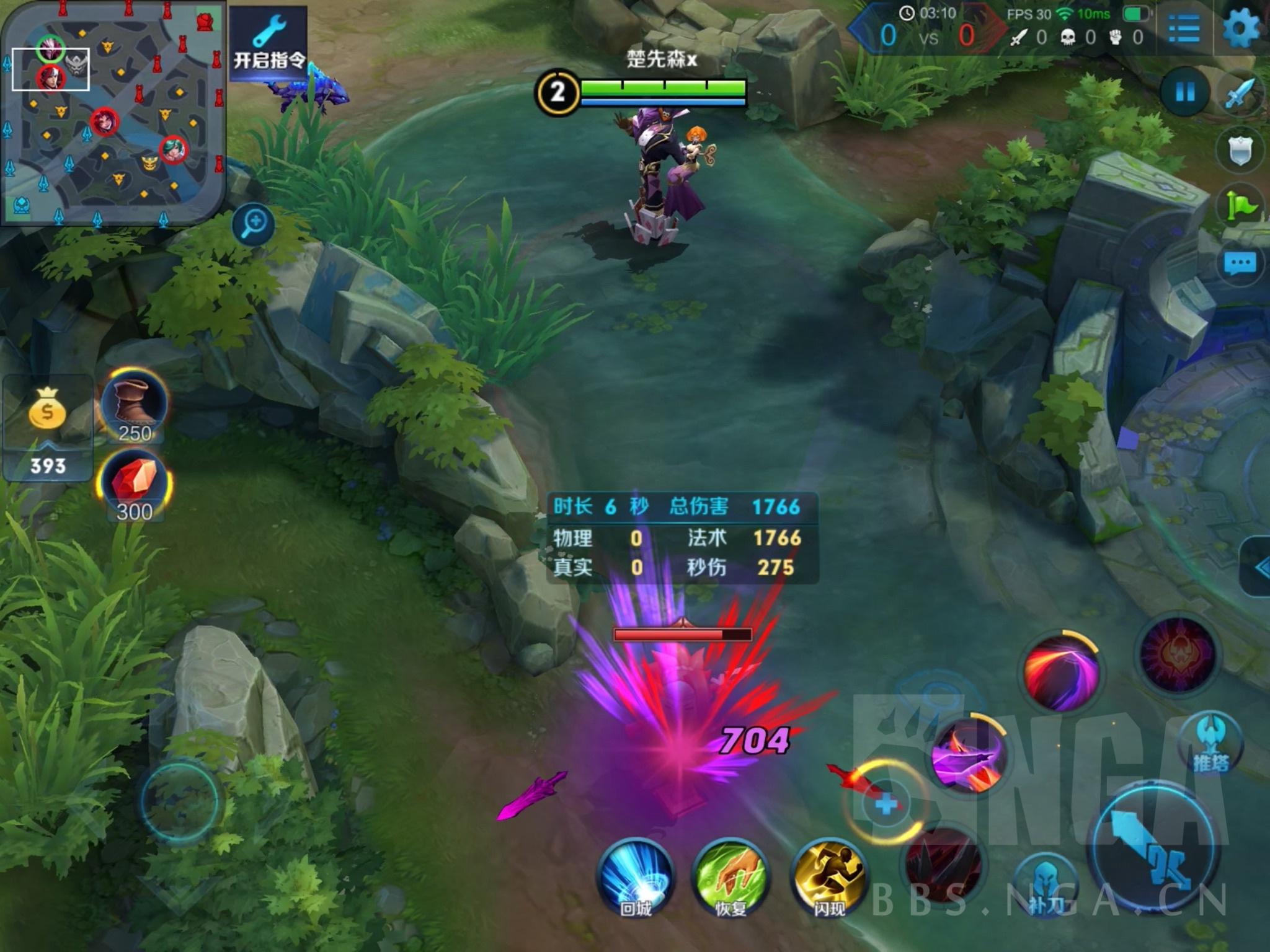Tap the 开启指令 wrench button
The width and height of the screenshot is (1270, 952).
point(269,45)
